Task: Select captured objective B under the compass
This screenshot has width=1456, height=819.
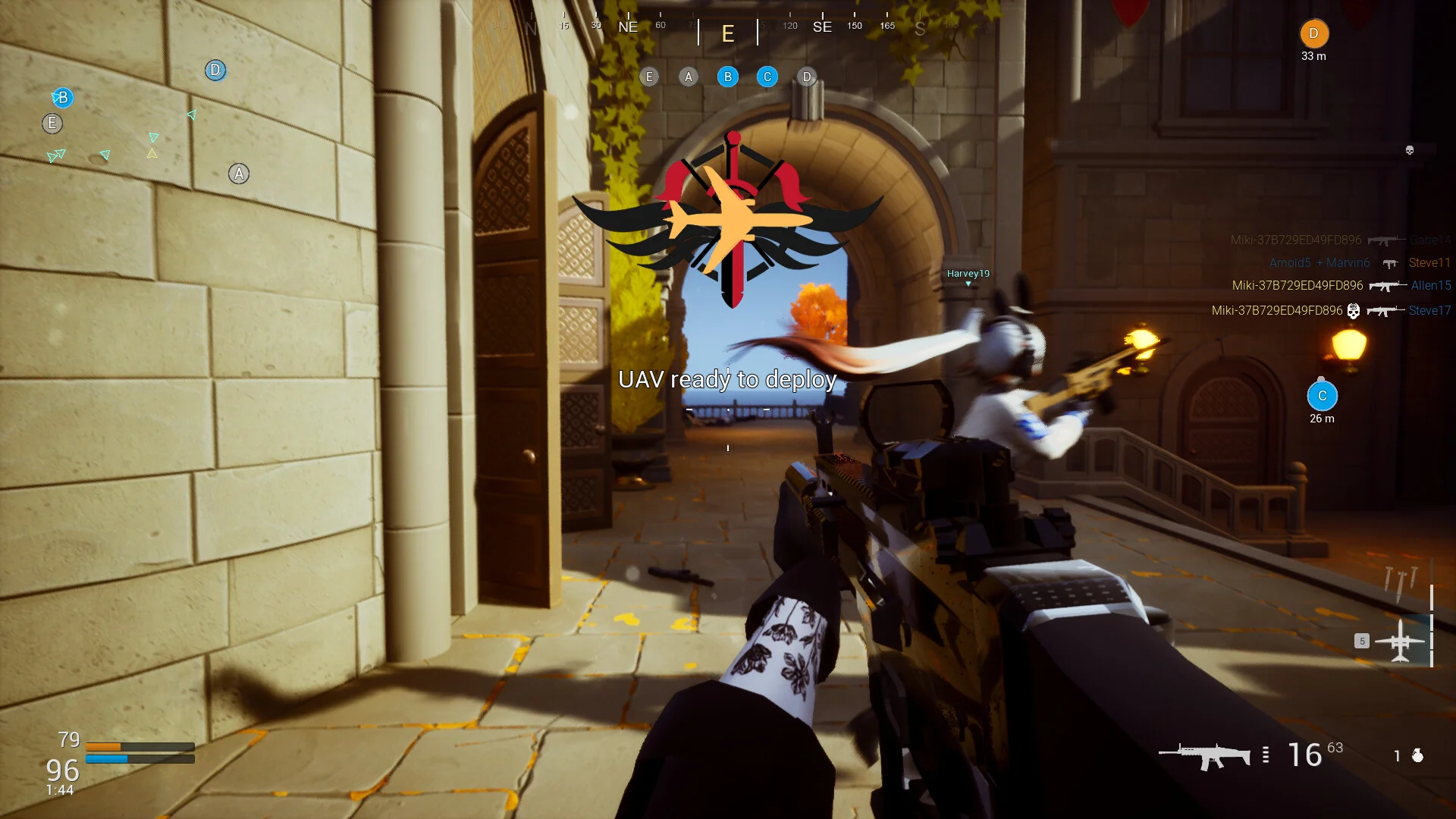Action: coord(728,77)
